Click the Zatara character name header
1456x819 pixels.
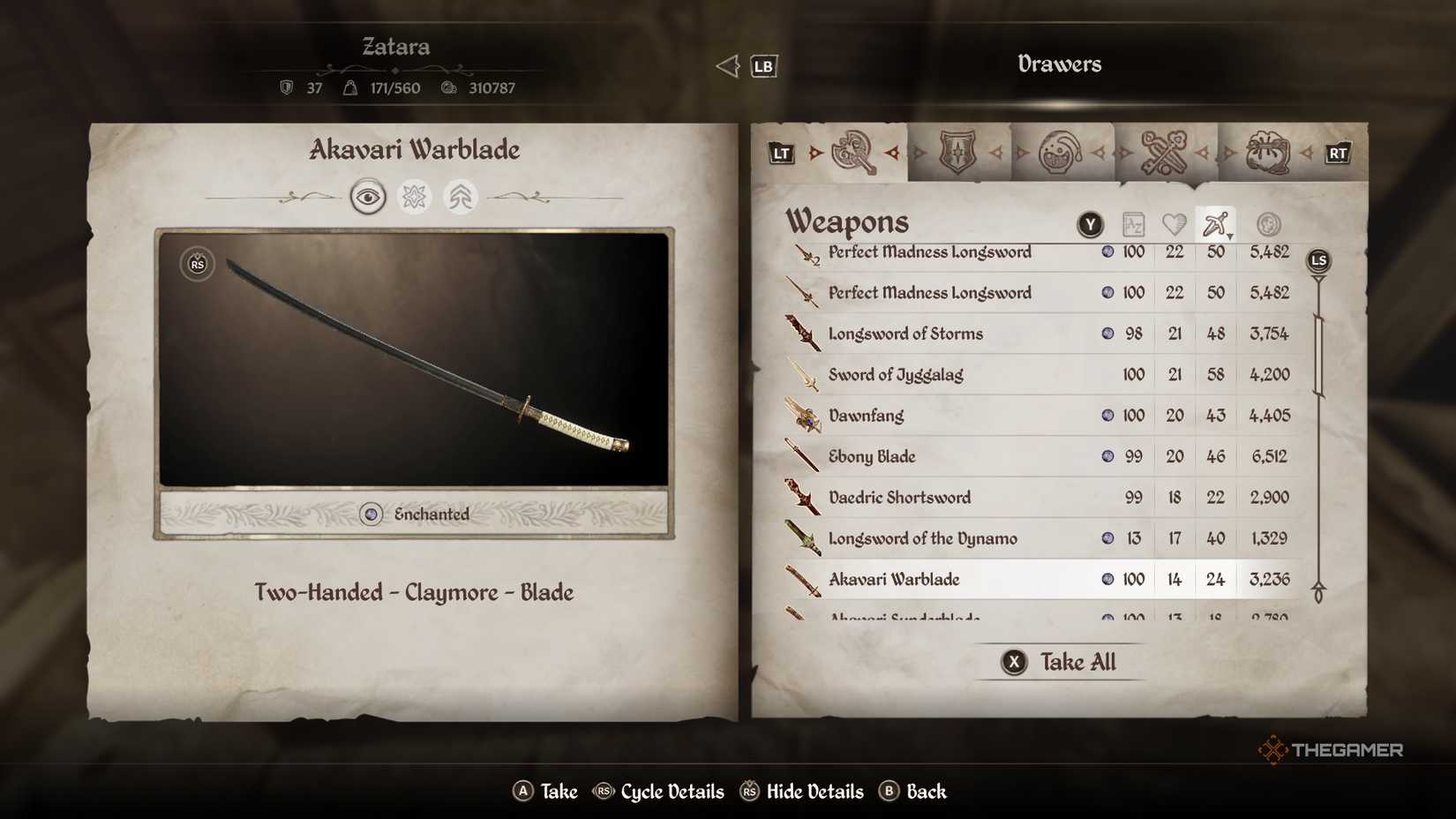395,47
